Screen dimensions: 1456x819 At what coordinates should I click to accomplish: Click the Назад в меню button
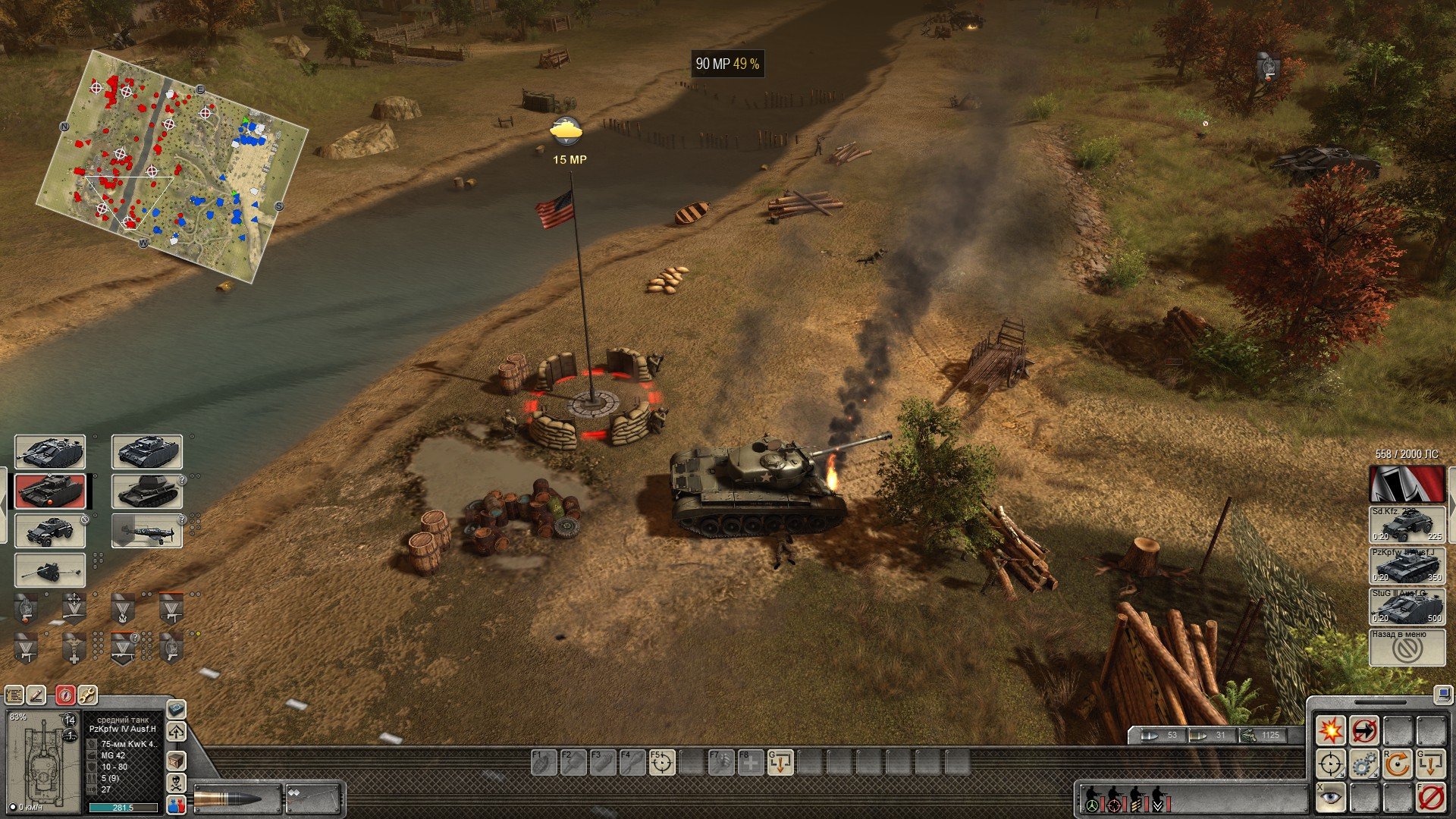1406,647
